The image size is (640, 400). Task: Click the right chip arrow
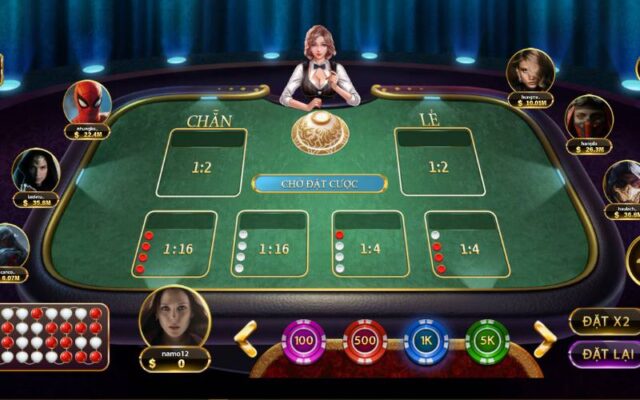coord(544,338)
